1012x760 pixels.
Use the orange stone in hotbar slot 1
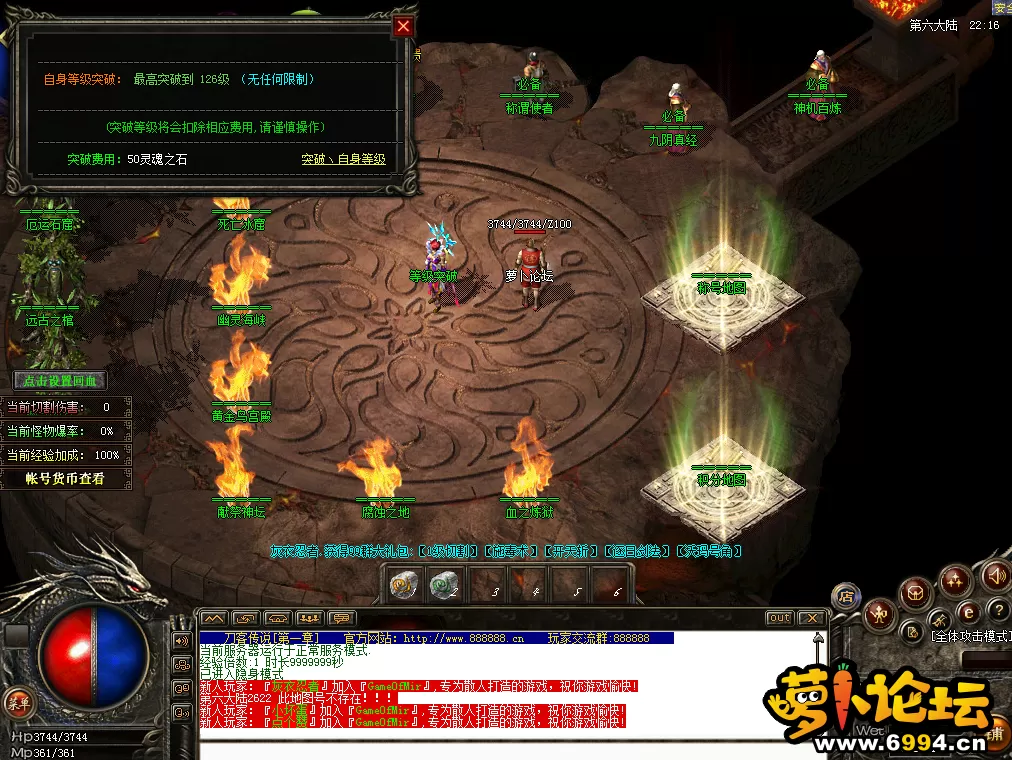(402, 585)
